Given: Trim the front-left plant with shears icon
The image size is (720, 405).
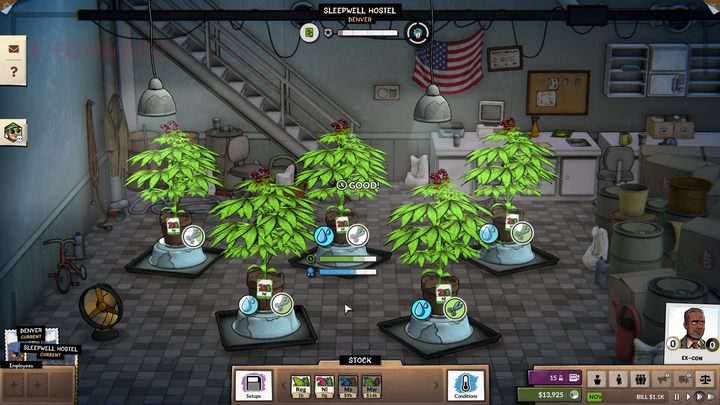Looking at the screenshot, I should pyautogui.click(x=281, y=303).
